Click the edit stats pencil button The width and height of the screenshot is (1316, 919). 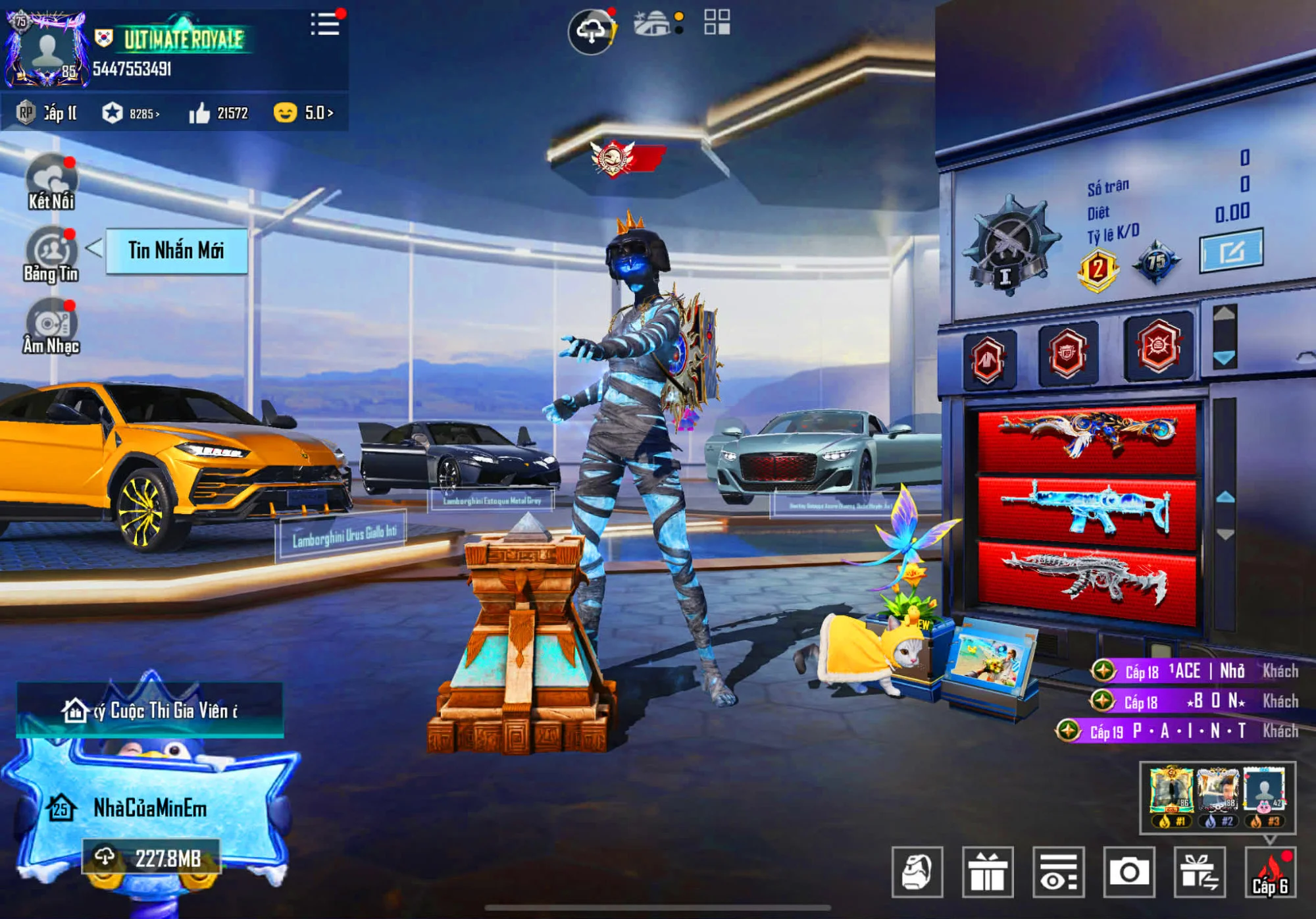click(1231, 251)
